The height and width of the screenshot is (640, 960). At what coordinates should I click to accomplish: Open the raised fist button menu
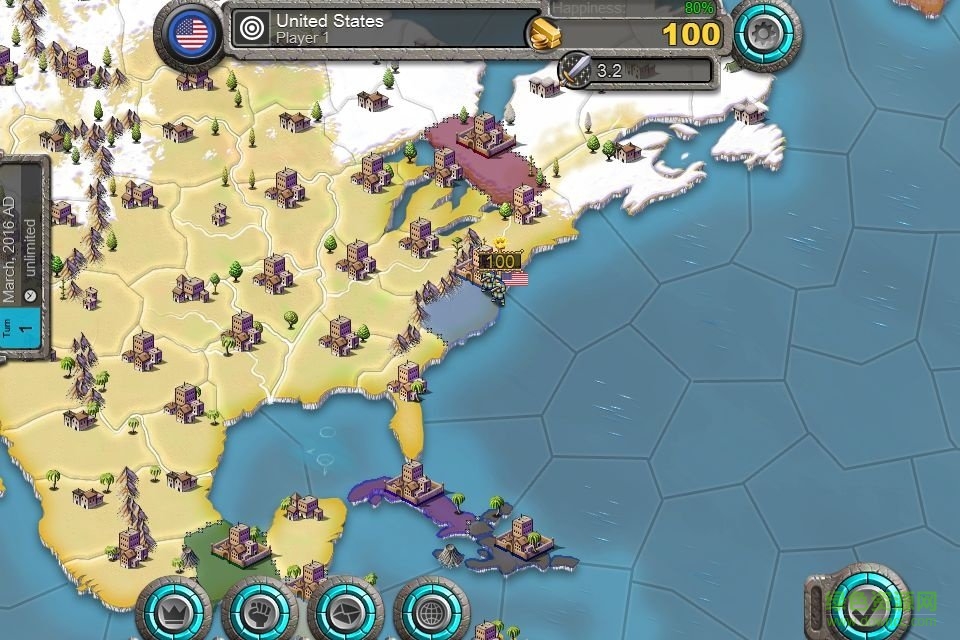coord(259,608)
